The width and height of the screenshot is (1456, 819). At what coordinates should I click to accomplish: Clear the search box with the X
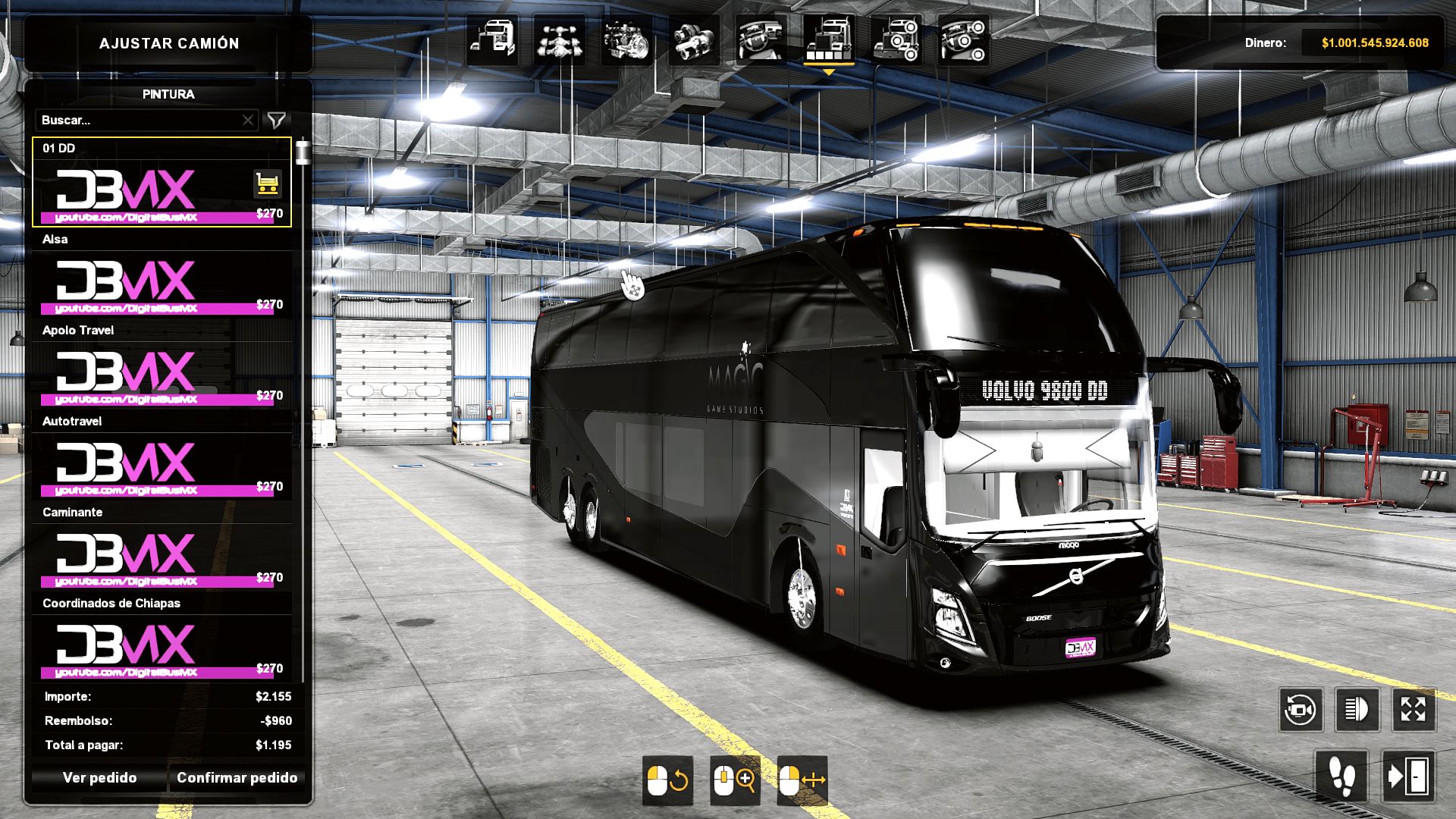248,120
